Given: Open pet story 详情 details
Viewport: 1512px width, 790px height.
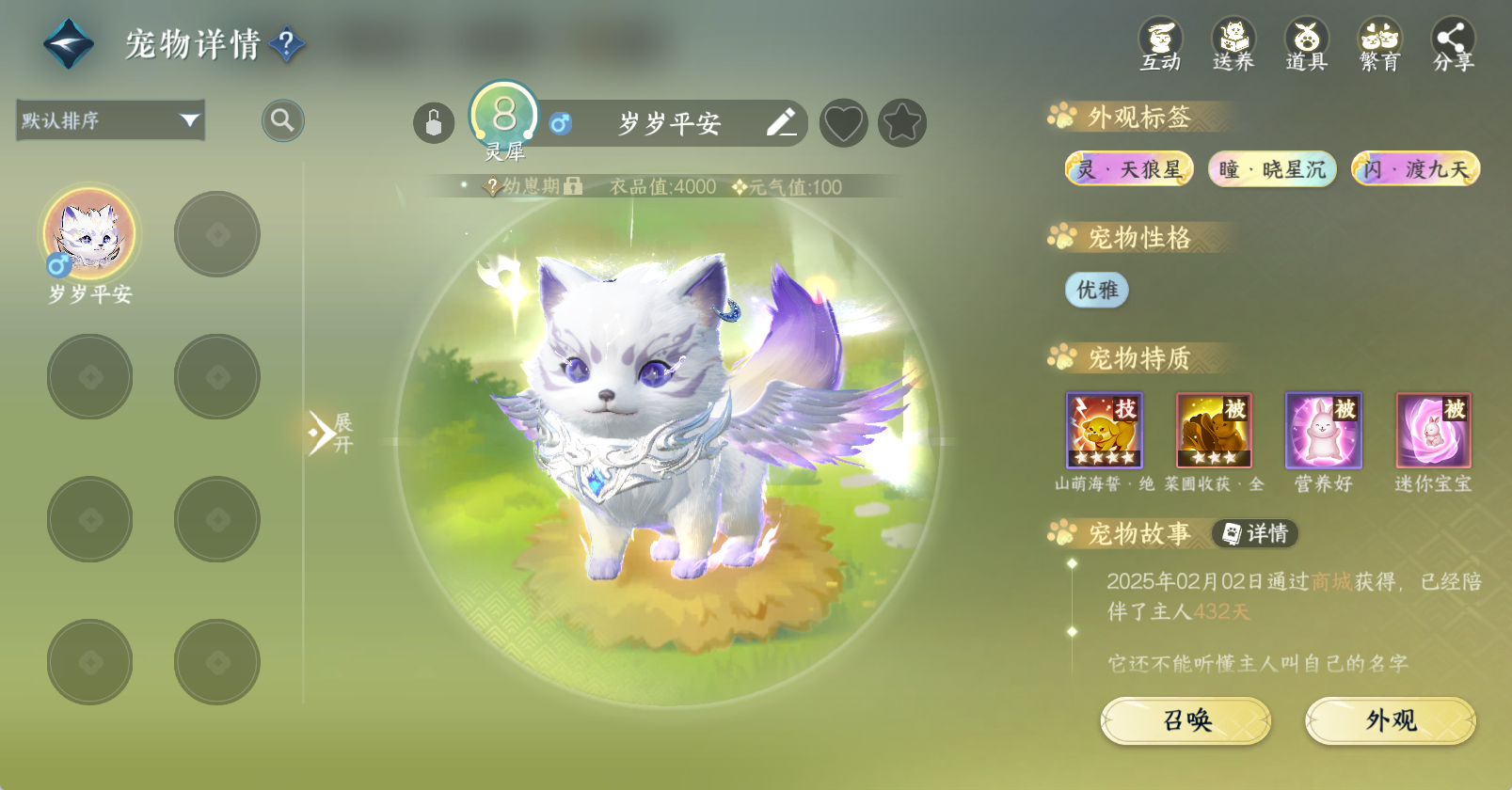Looking at the screenshot, I should [x=1255, y=533].
